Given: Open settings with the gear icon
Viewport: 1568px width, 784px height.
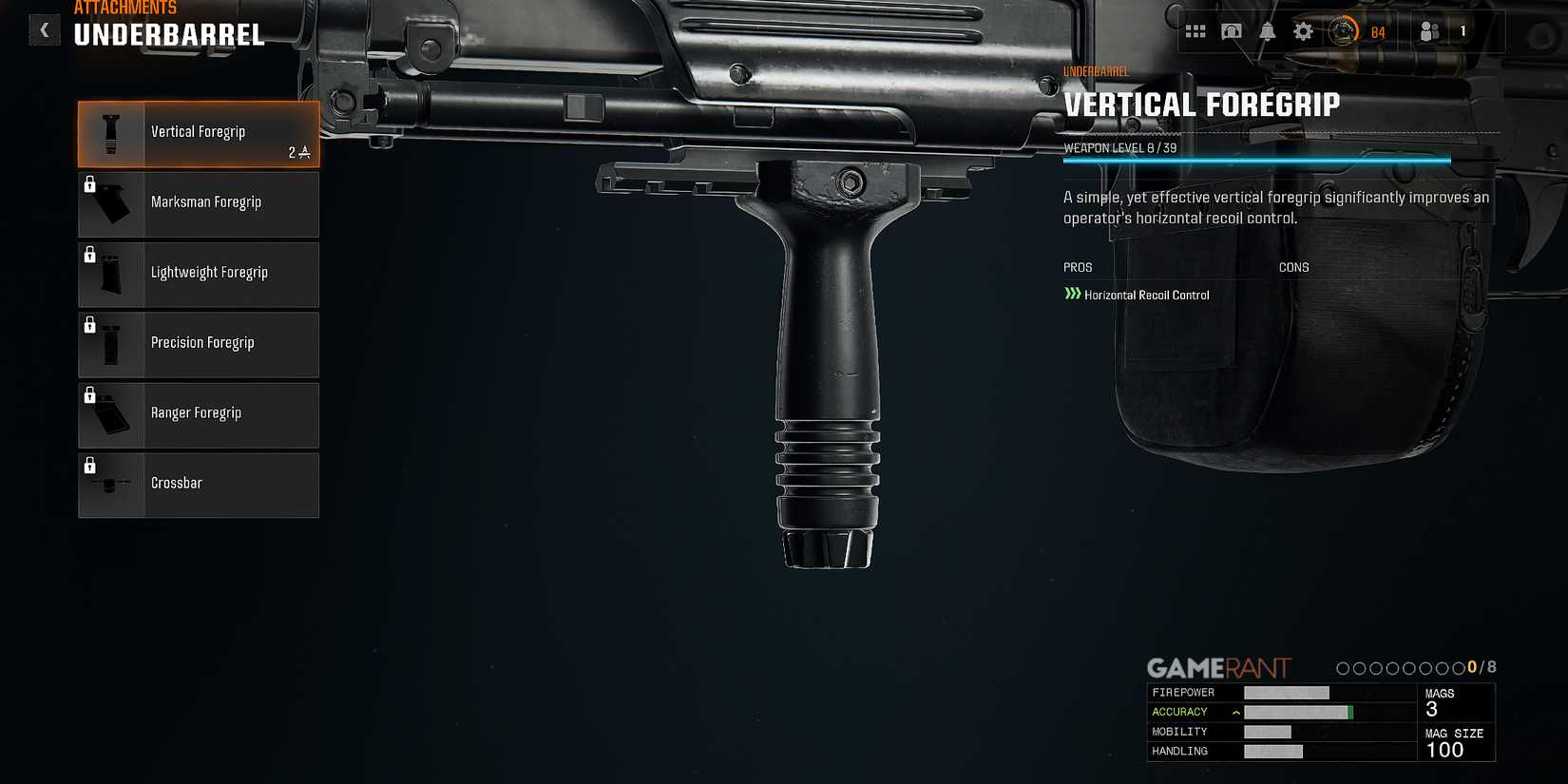Looking at the screenshot, I should coord(1302,30).
